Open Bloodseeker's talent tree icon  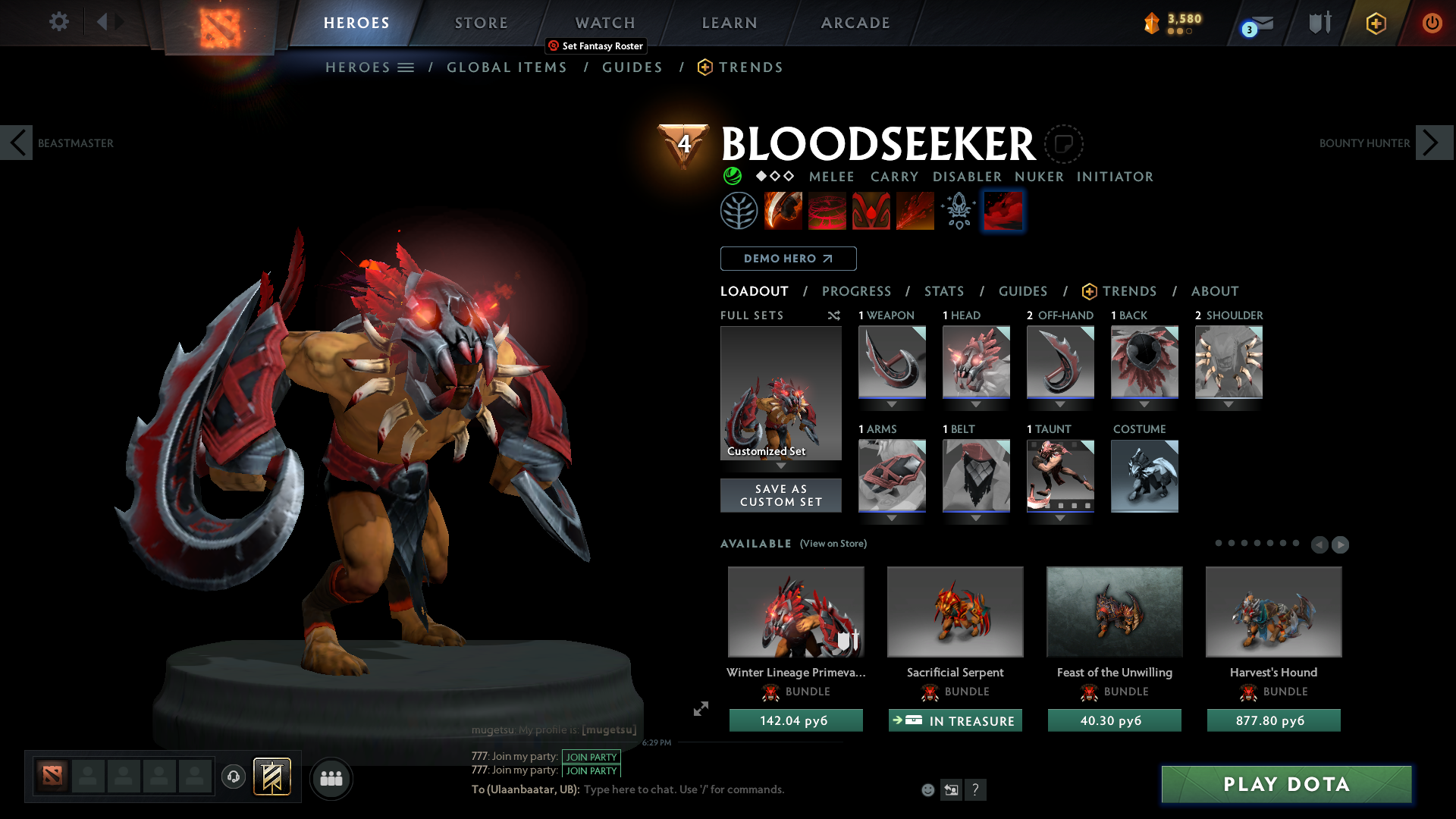point(739,210)
